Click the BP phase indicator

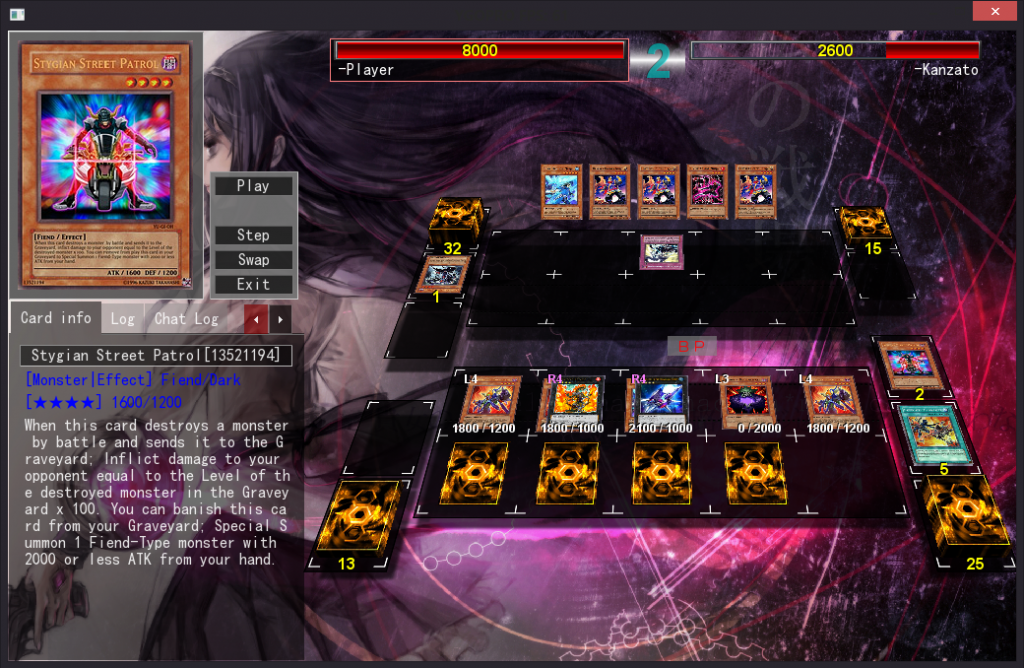691,346
